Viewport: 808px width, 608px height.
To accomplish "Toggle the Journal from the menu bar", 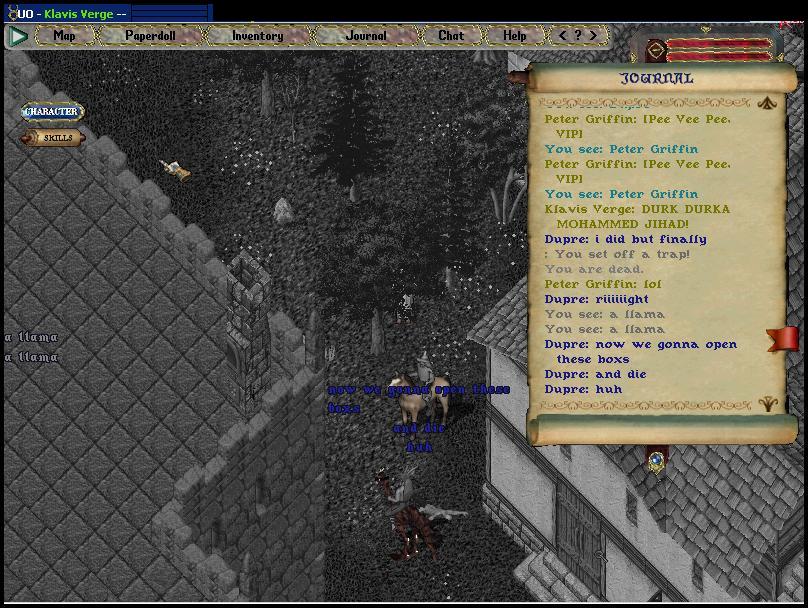I will 366,35.
